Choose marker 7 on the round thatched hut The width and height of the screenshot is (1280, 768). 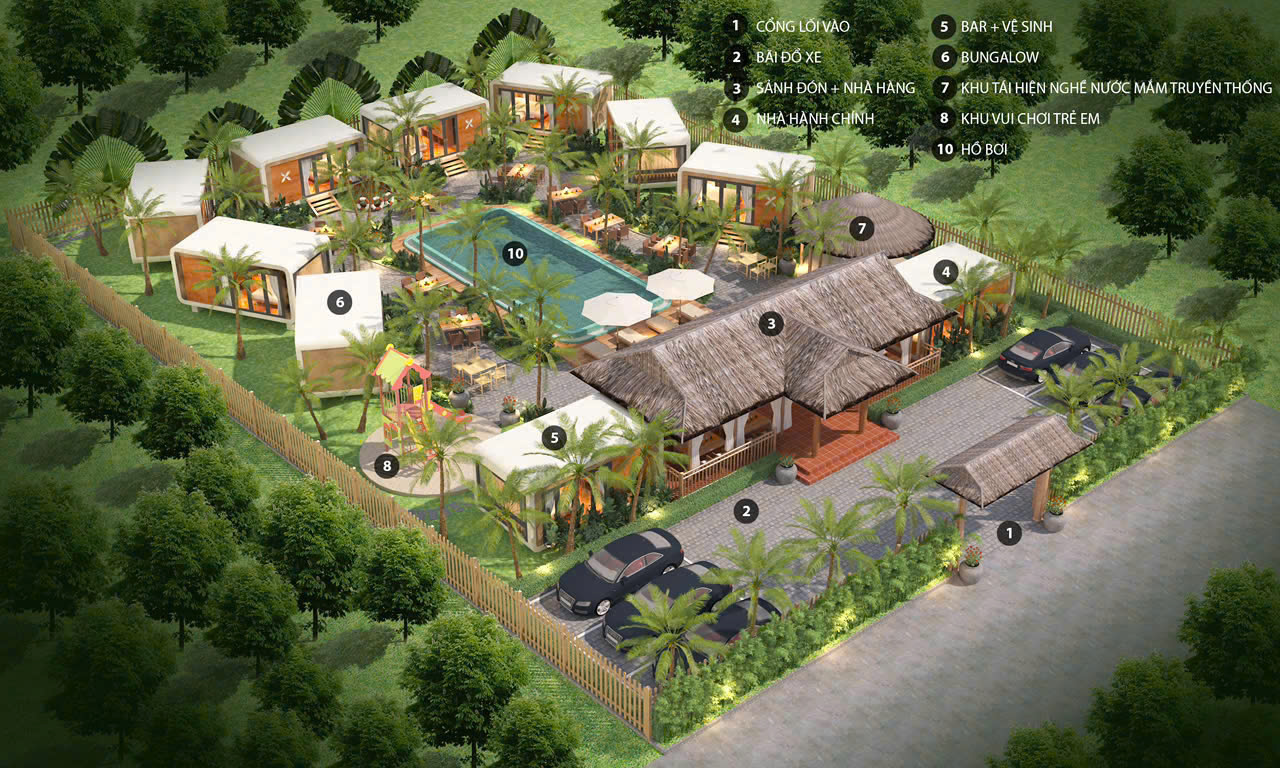pyautogui.click(x=862, y=228)
